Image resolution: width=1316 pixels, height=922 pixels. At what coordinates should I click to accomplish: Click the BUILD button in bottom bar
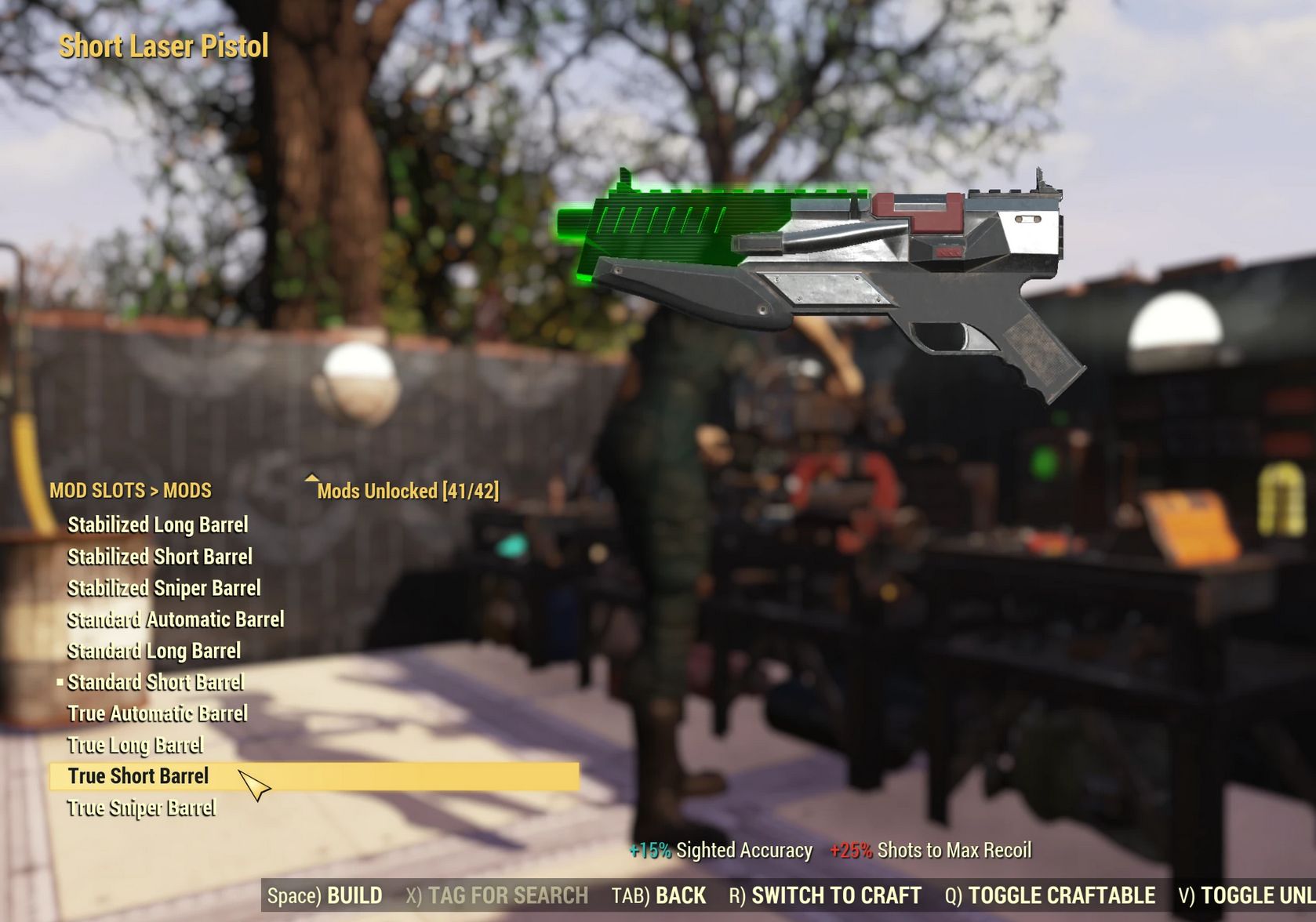click(325, 895)
